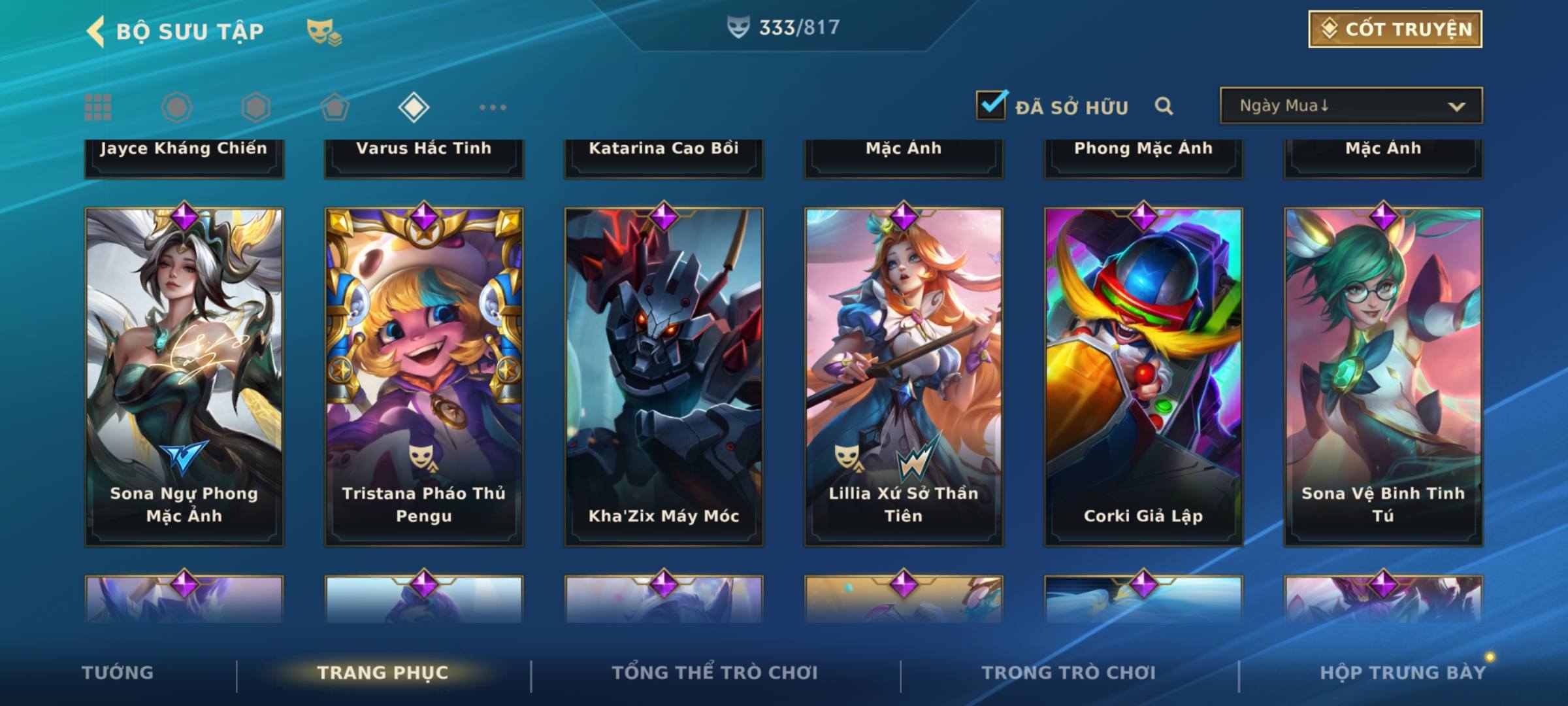Select the pentagon rarity filter
The height and width of the screenshot is (706, 1568).
coord(335,107)
